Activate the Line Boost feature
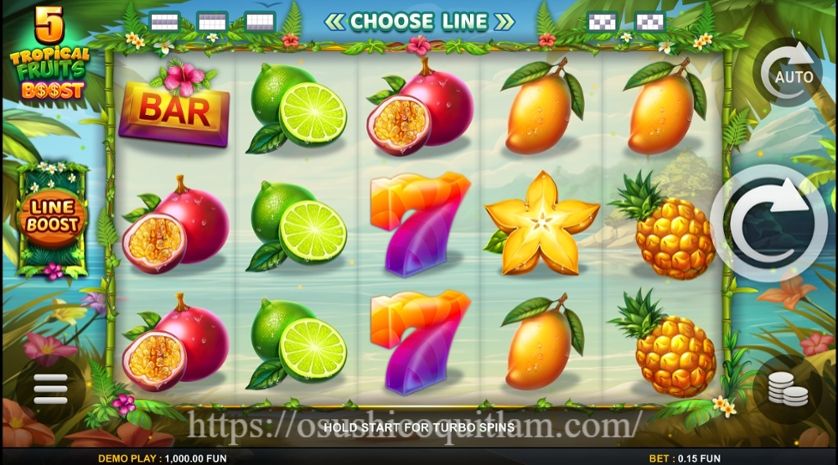The height and width of the screenshot is (465, 838). 53,221
